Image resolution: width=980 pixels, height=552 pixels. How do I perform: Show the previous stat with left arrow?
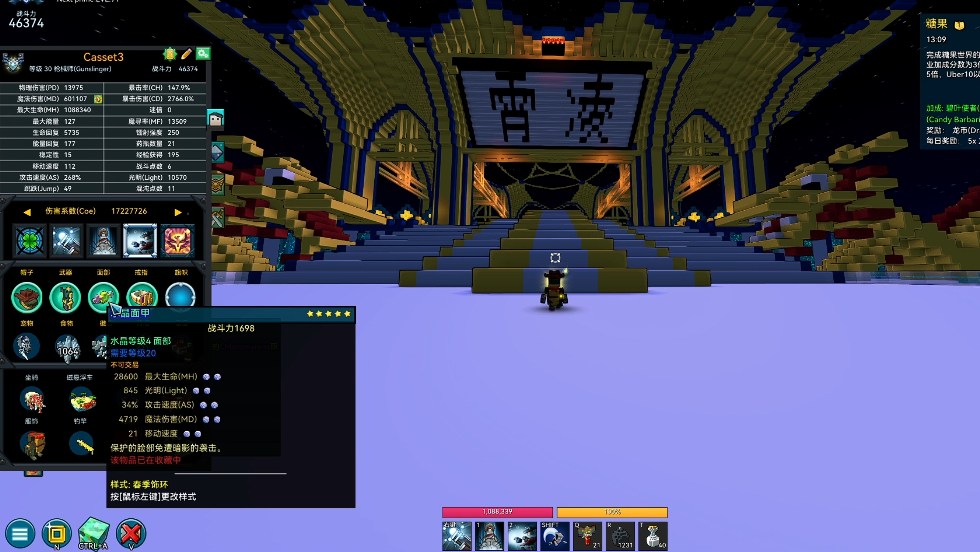(x=28, y=212)
